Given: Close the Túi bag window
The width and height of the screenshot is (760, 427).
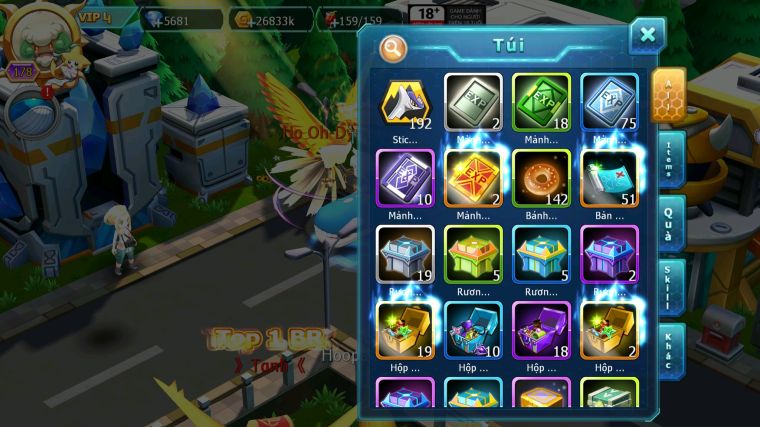Looking at the screenshot, I should tap(647, 36).
